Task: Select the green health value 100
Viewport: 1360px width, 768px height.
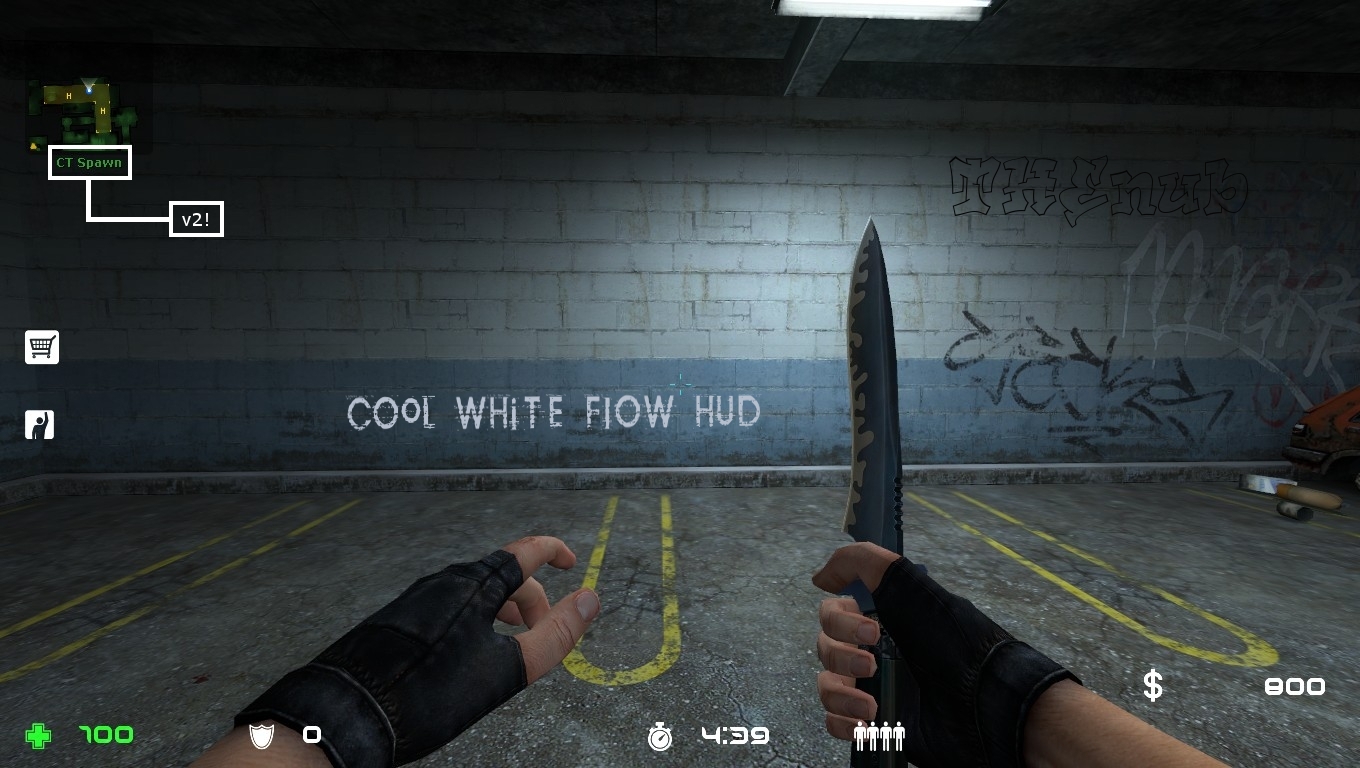Action: (104, 735)
